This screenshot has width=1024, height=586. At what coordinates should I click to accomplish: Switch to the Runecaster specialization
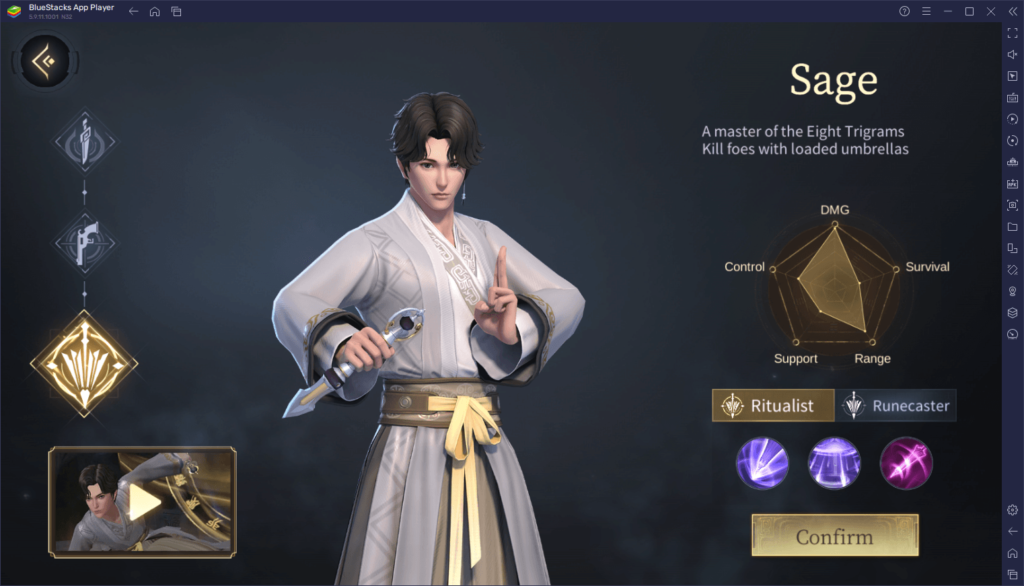[897, 406]
